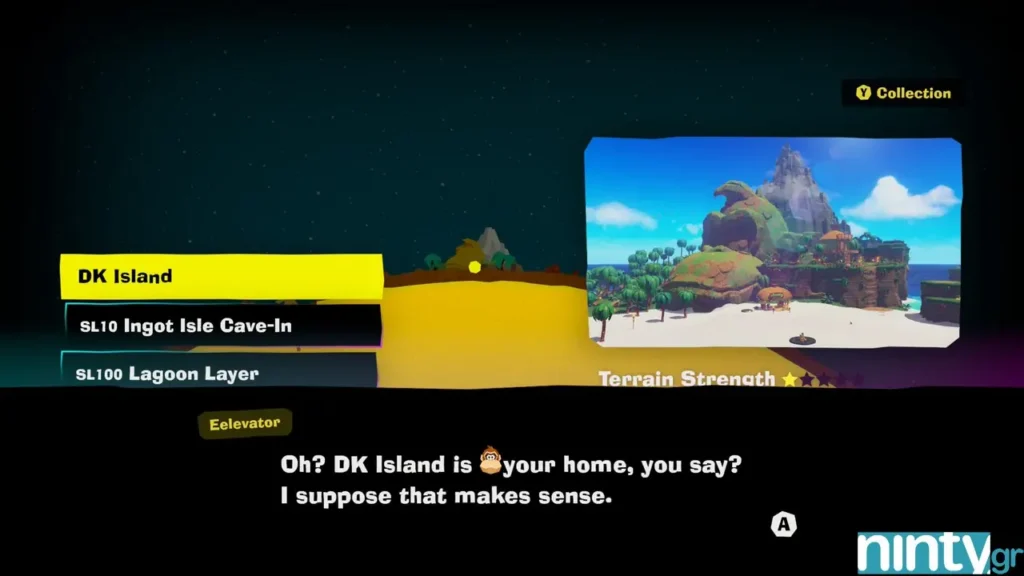1024x576 pixels.
Task: Select DK Island from the destination list
Action: 221,276
